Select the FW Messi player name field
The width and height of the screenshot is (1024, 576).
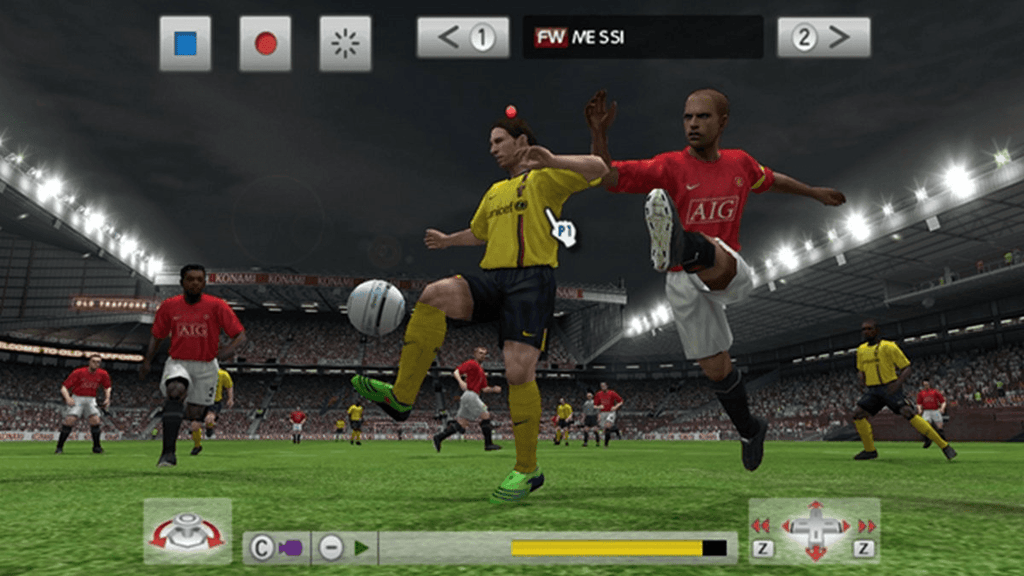642,38
